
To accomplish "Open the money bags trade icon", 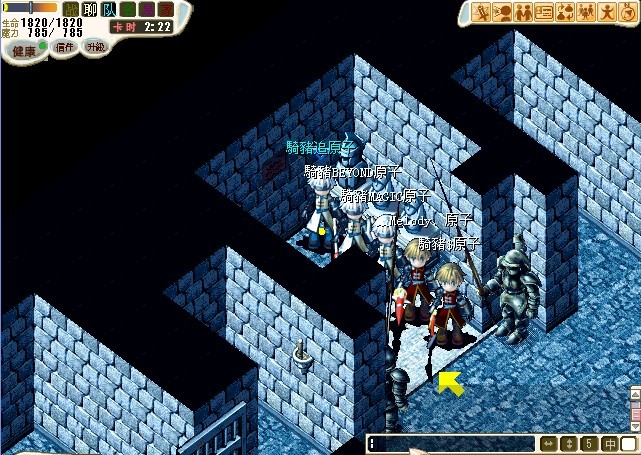I will pyautogui.click(x=565, y=12).
